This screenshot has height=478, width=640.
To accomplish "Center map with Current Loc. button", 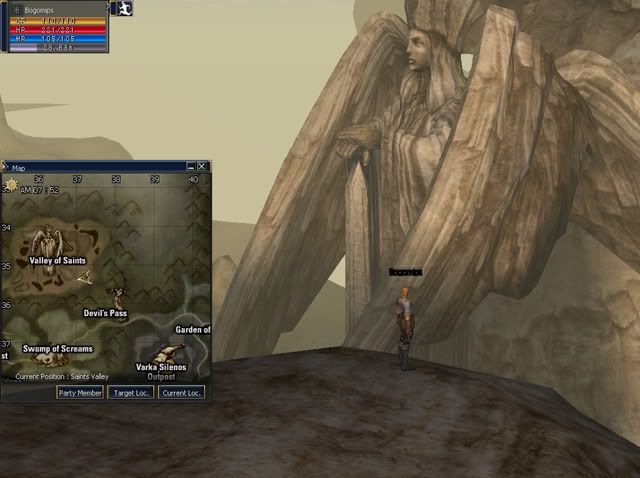I will point(181,393).
